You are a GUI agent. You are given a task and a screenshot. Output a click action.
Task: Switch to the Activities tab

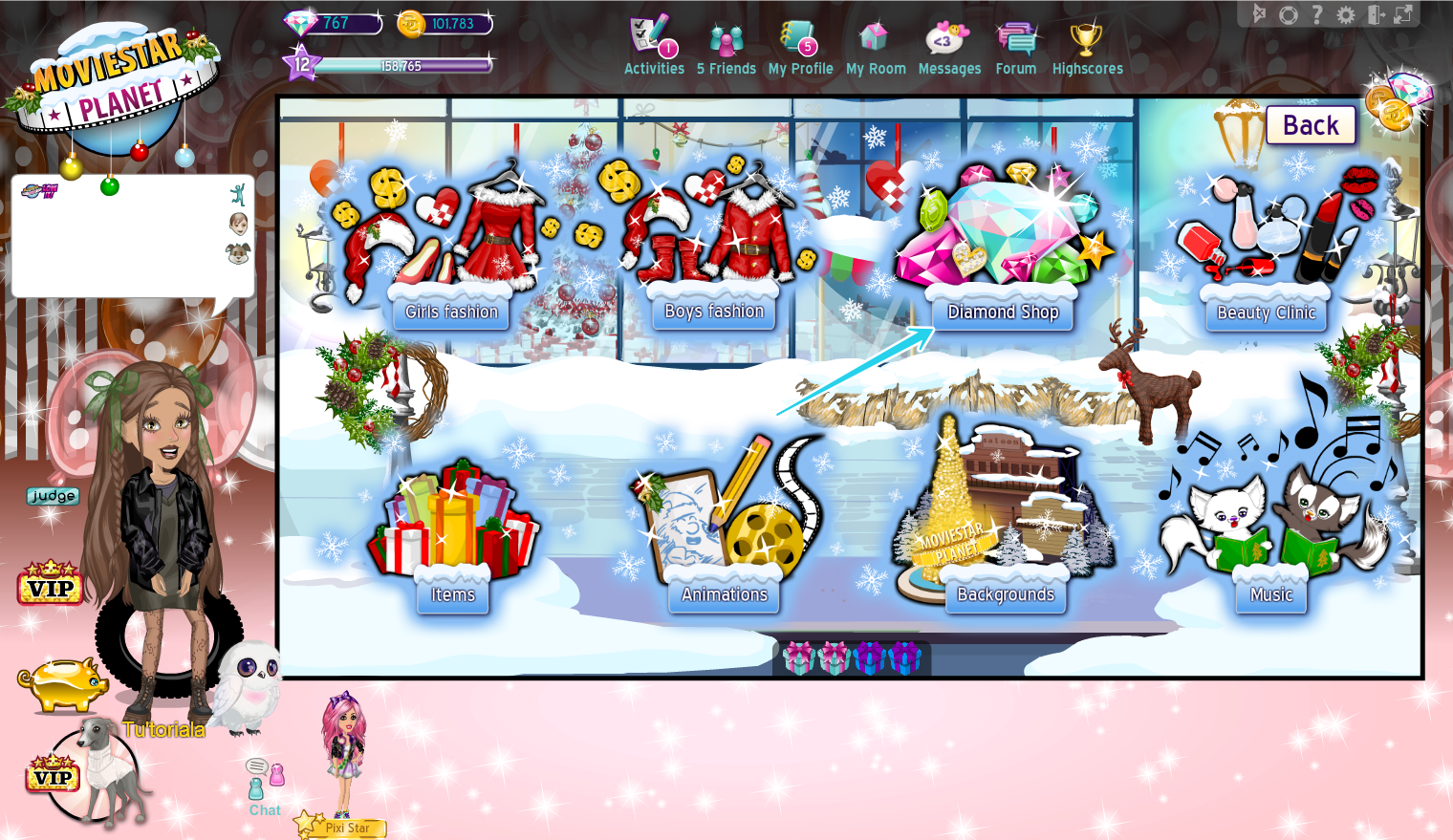tap(653, 45)
